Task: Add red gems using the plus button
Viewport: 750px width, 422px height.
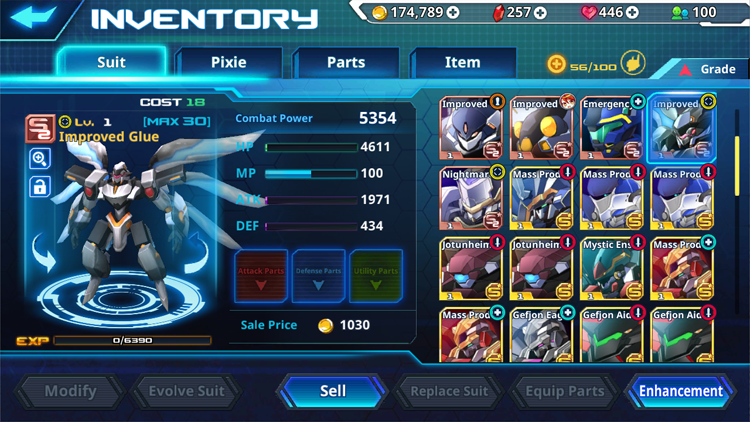Action: [541, 13]
